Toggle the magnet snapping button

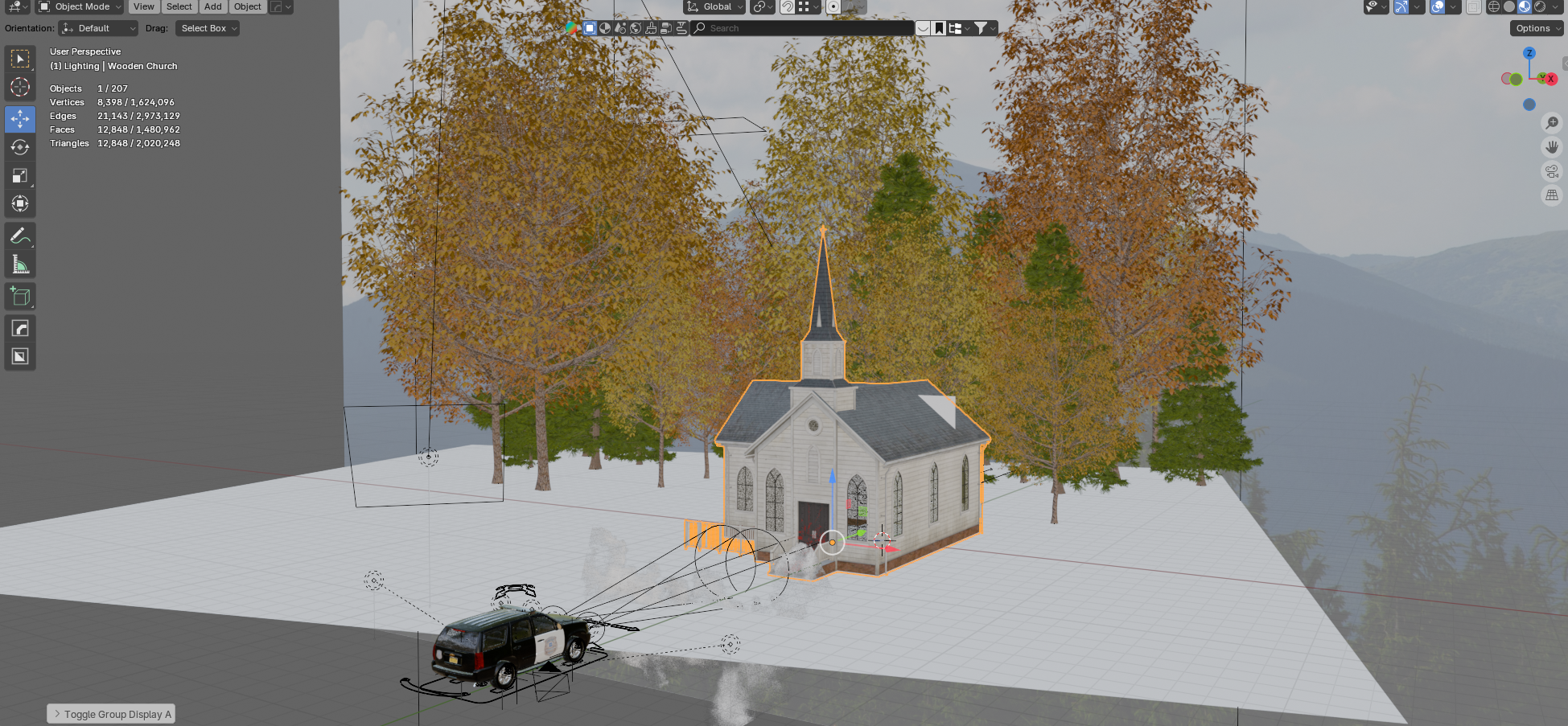pos(788,6)
